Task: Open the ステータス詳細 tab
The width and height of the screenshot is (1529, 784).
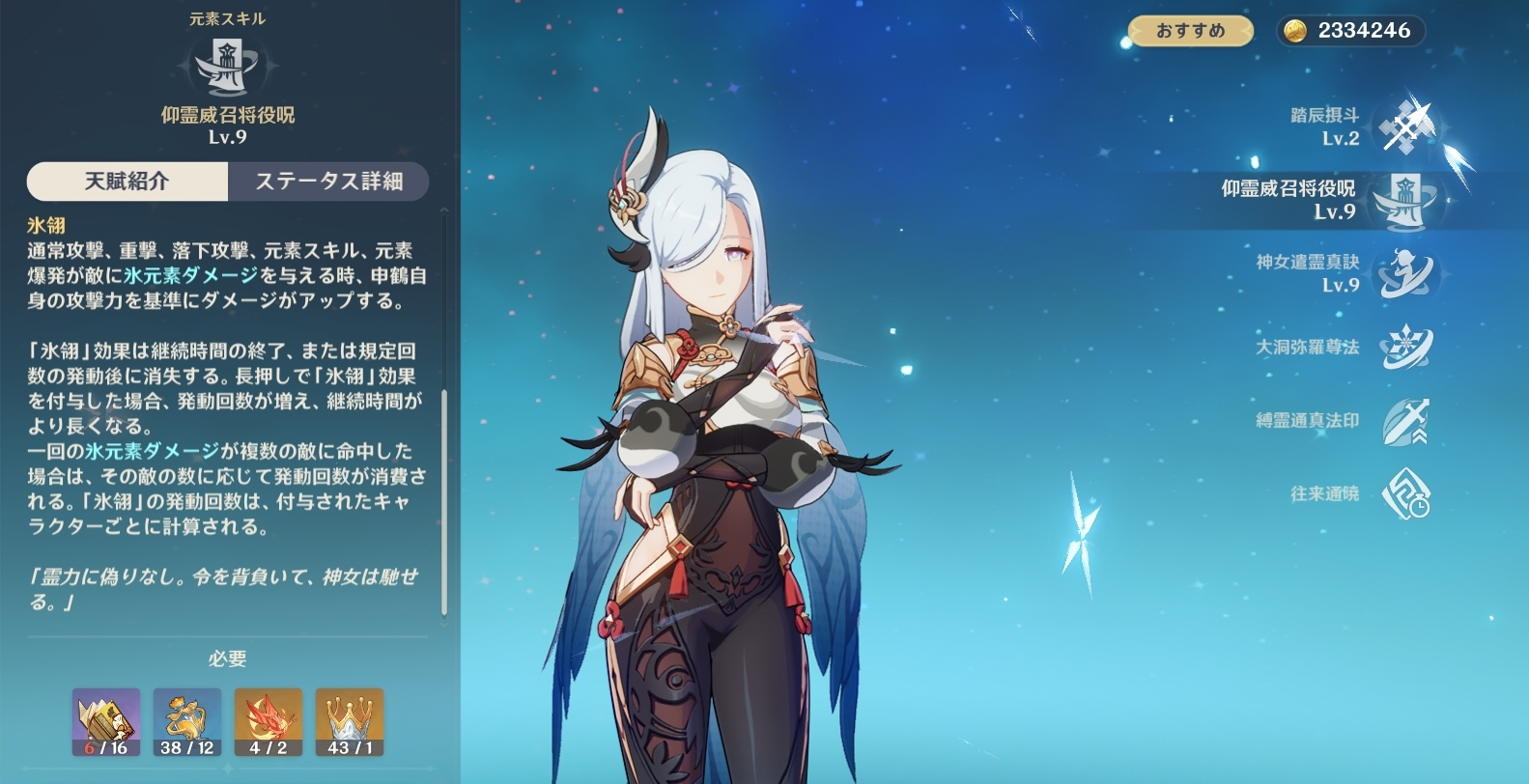Action: (x=328, y=182)
